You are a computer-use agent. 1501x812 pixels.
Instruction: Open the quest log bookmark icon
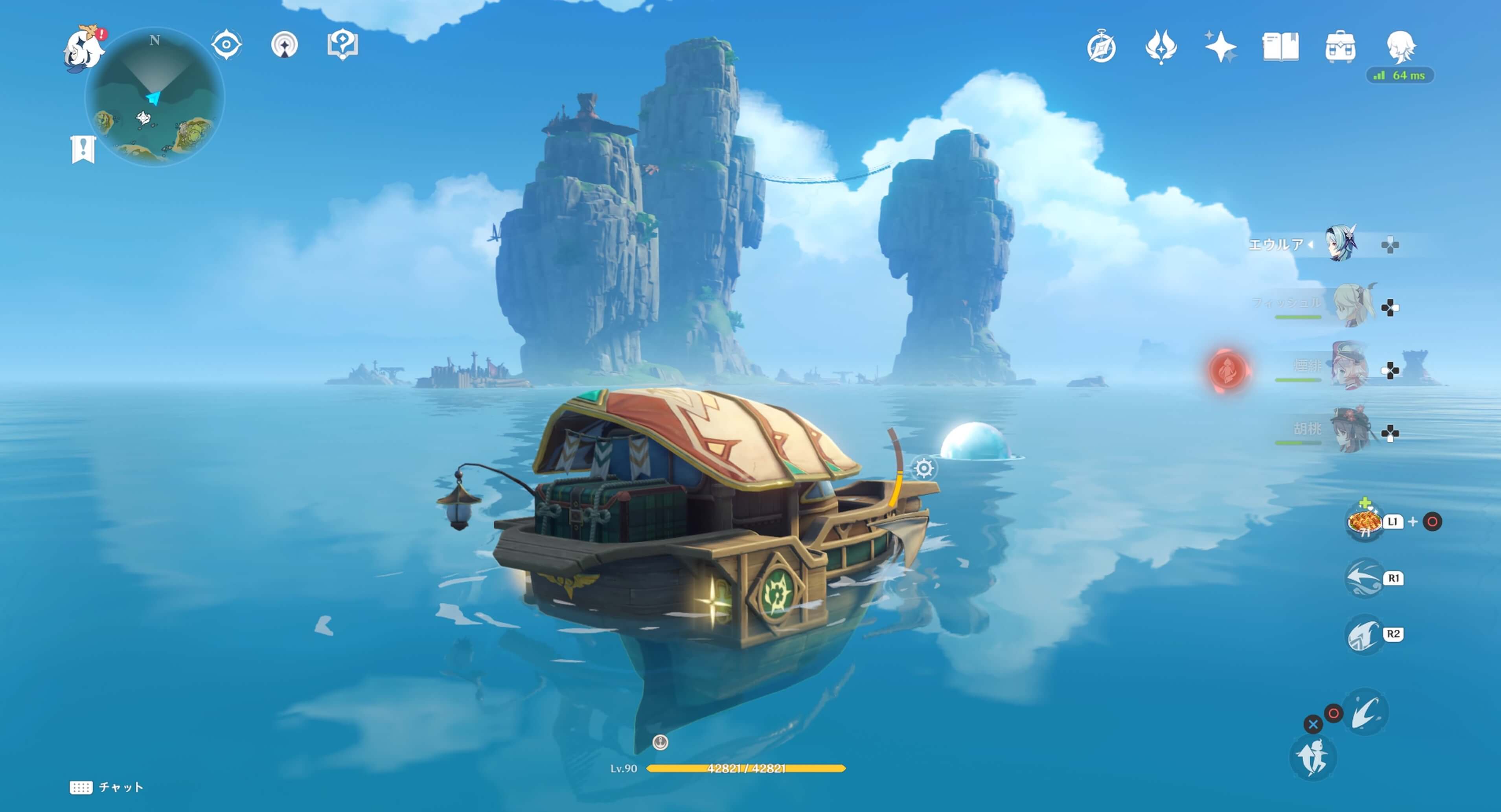pos(83,149)
